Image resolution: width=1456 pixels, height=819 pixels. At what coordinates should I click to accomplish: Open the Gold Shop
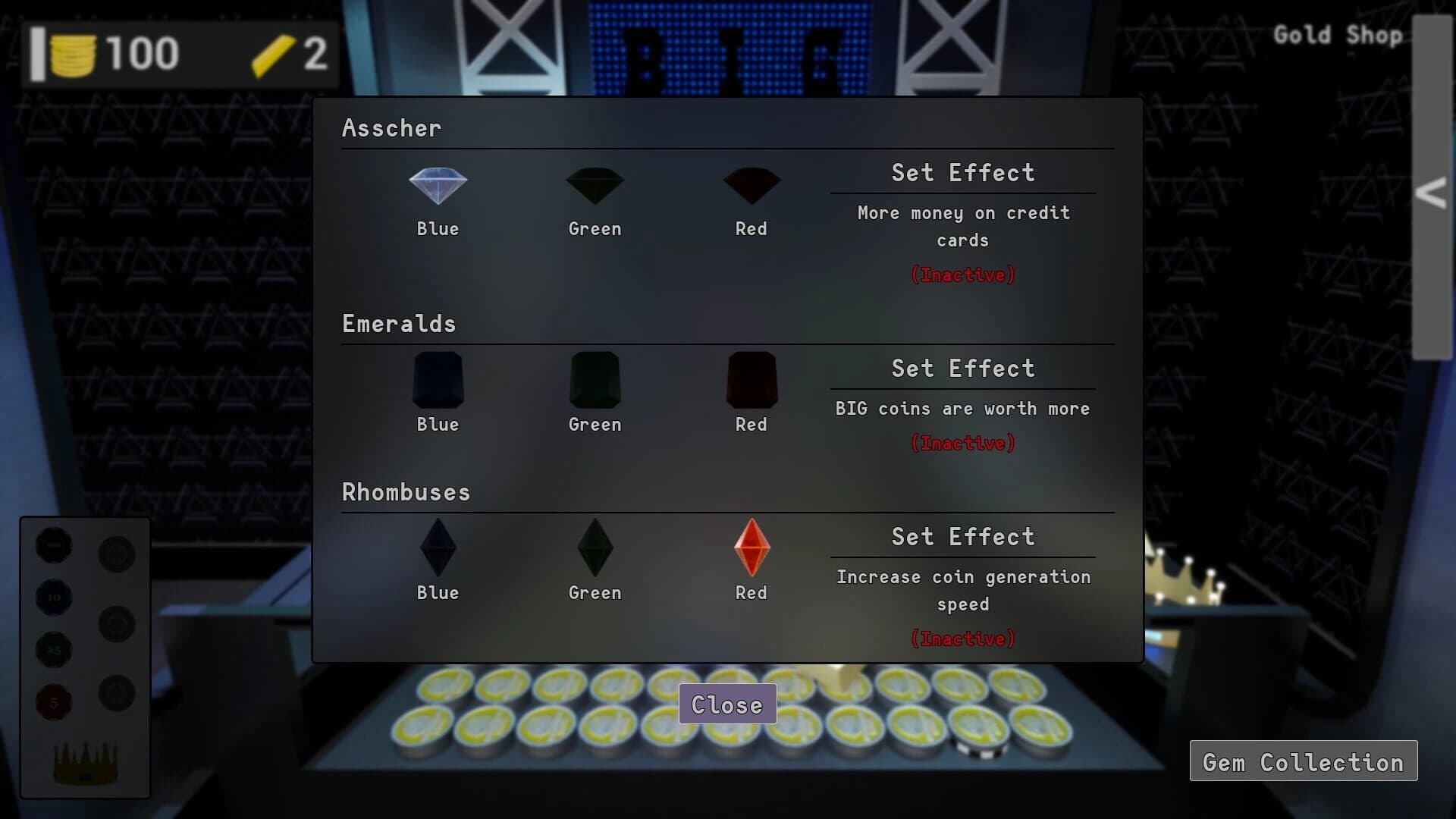tap(1338, 35)
